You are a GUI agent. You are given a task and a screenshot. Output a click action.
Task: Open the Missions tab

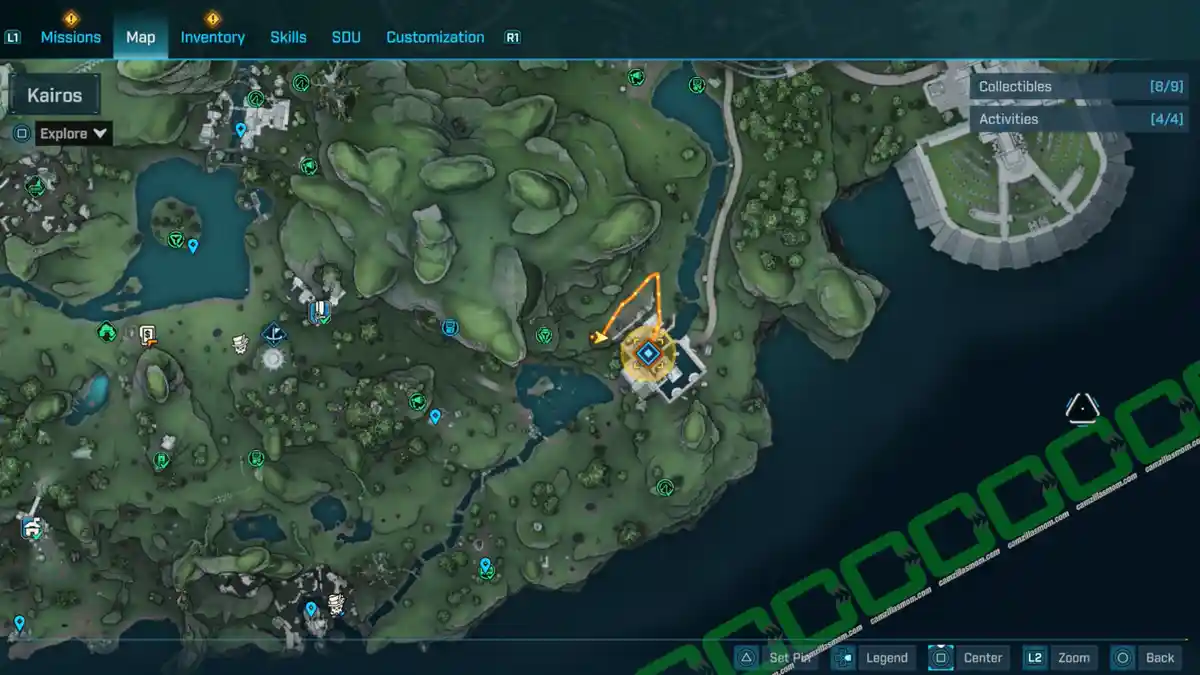pyautogui.click(x=70, y=37)
